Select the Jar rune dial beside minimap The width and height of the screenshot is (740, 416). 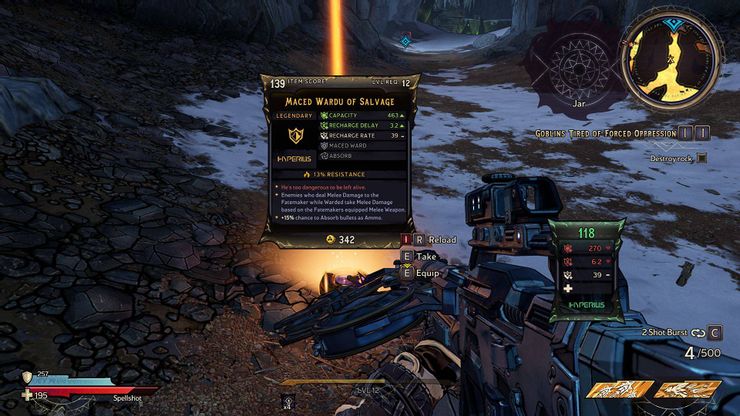[x=578, y=69]
